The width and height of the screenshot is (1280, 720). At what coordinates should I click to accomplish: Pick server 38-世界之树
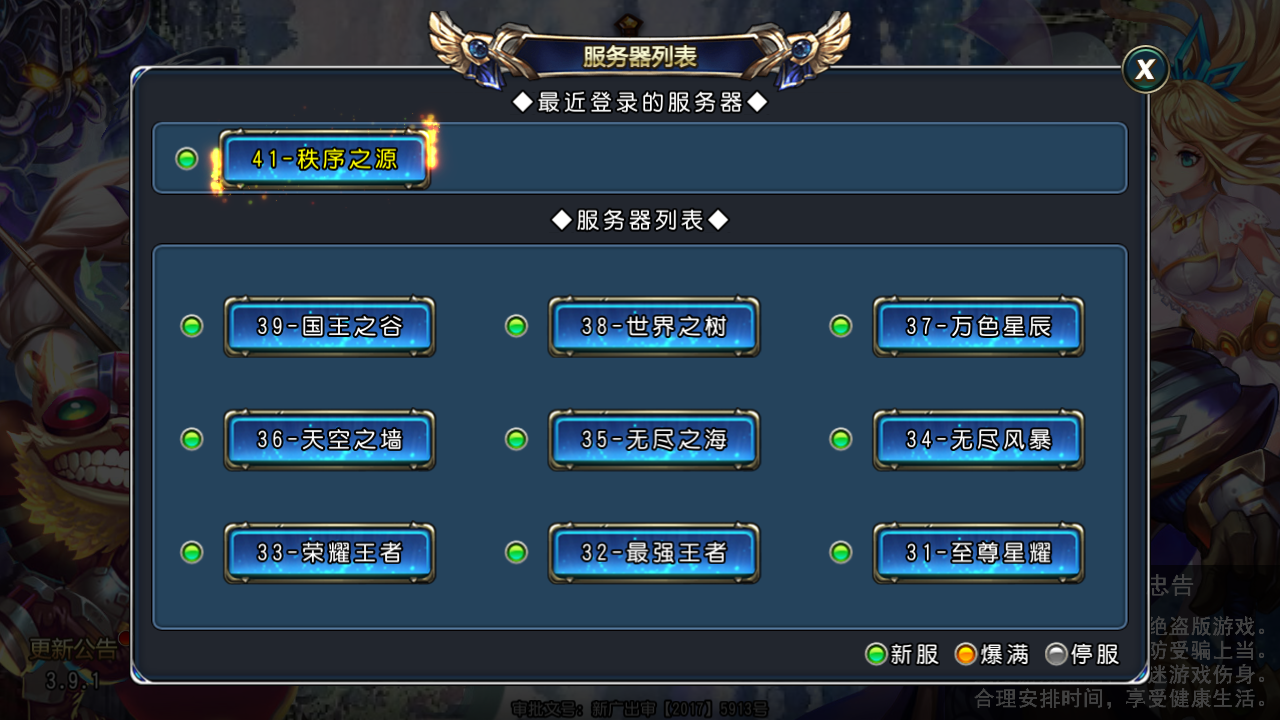[x=654, y=326]
